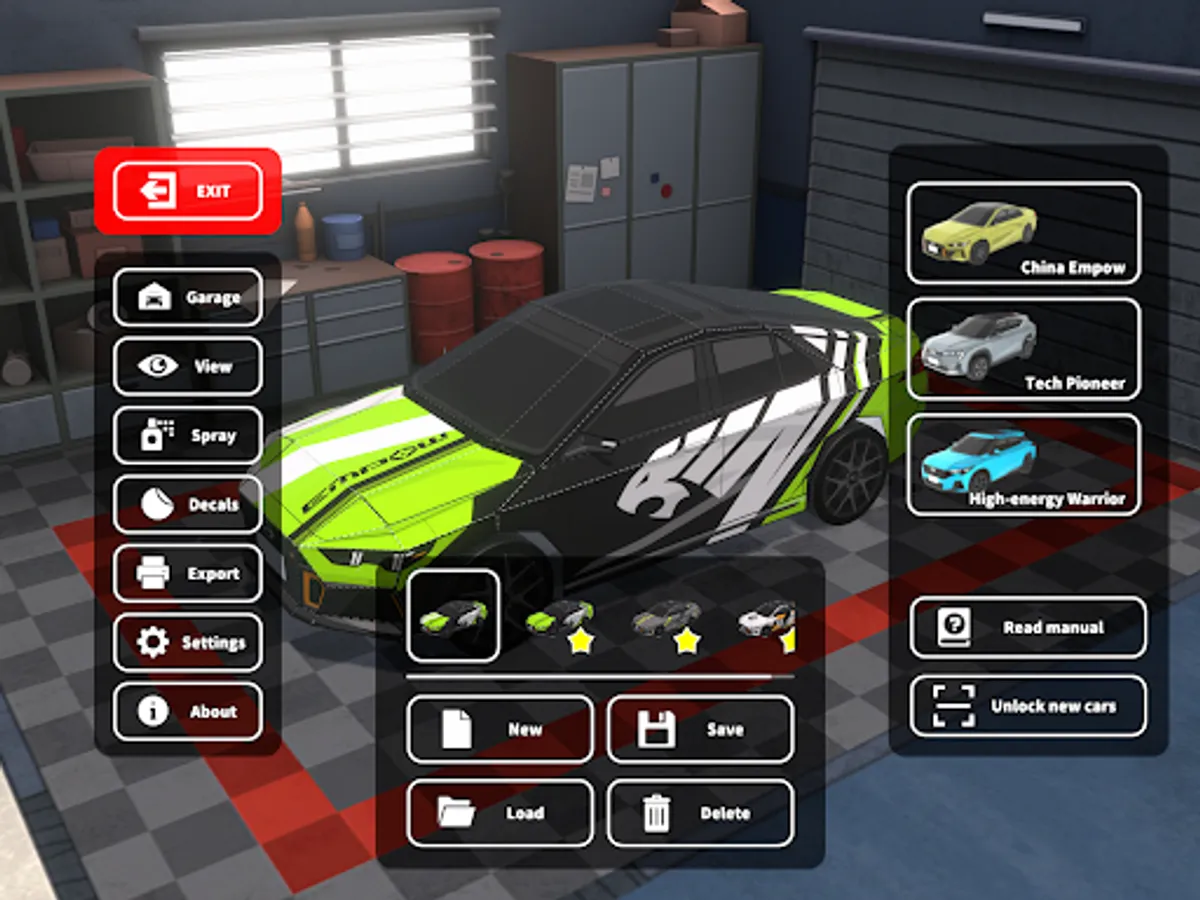The height and width of the screenshot is (900, 1200).
Task: Delete the current design
Action: tap(700, 812)
